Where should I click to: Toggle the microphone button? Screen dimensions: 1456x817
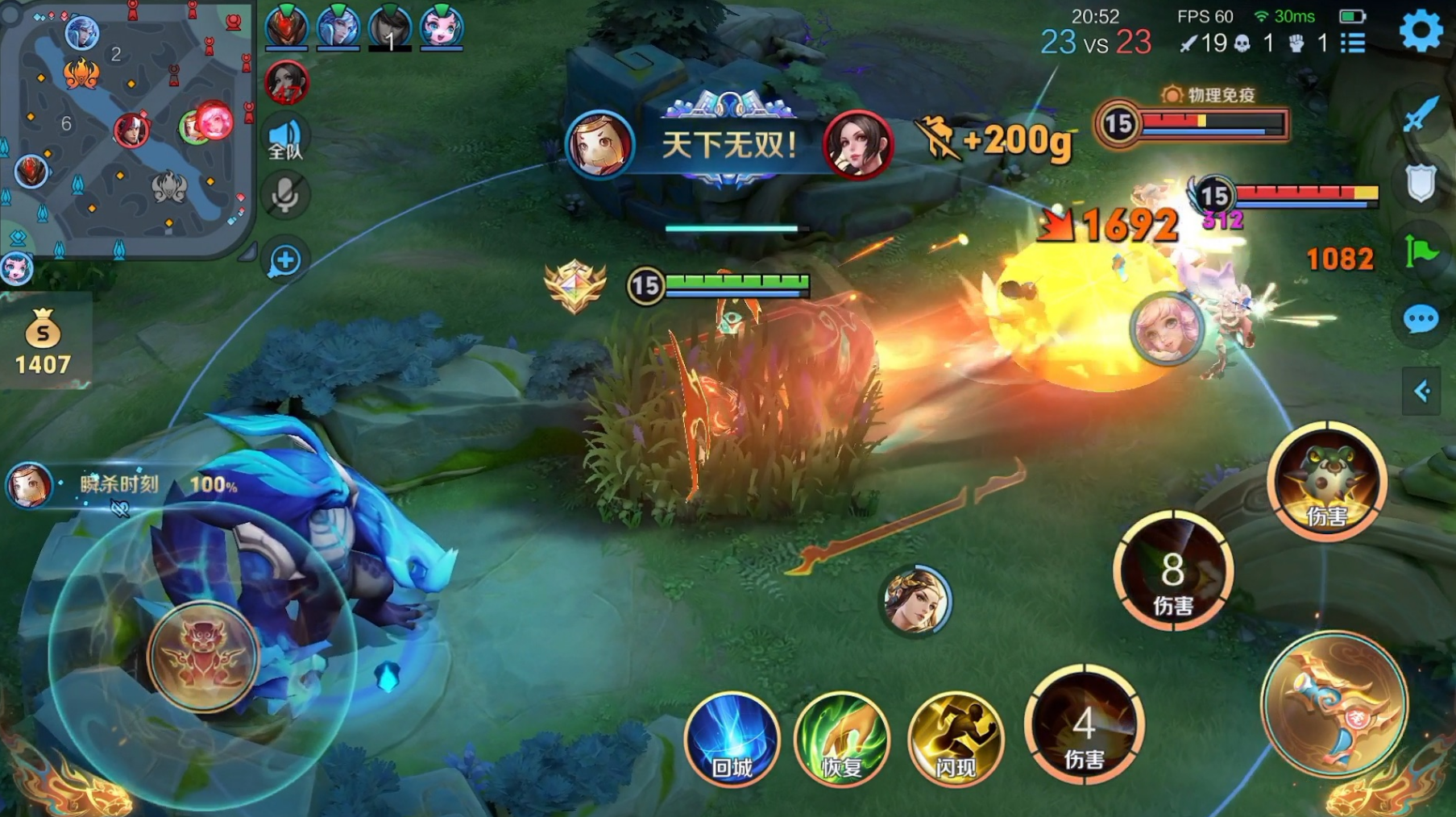(x=284, y=196)
